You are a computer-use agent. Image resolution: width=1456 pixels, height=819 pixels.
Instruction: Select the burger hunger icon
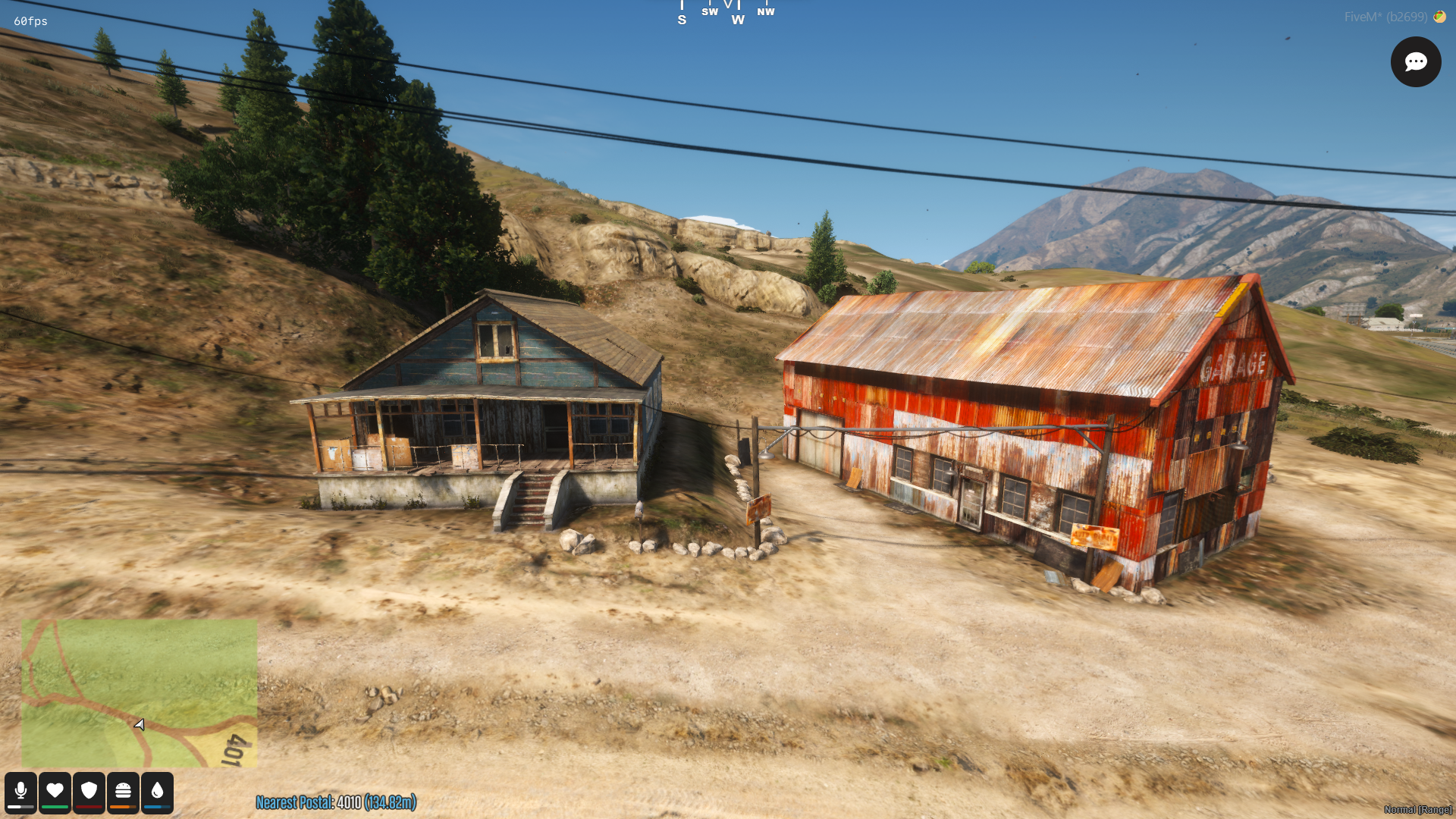[123, 791]
